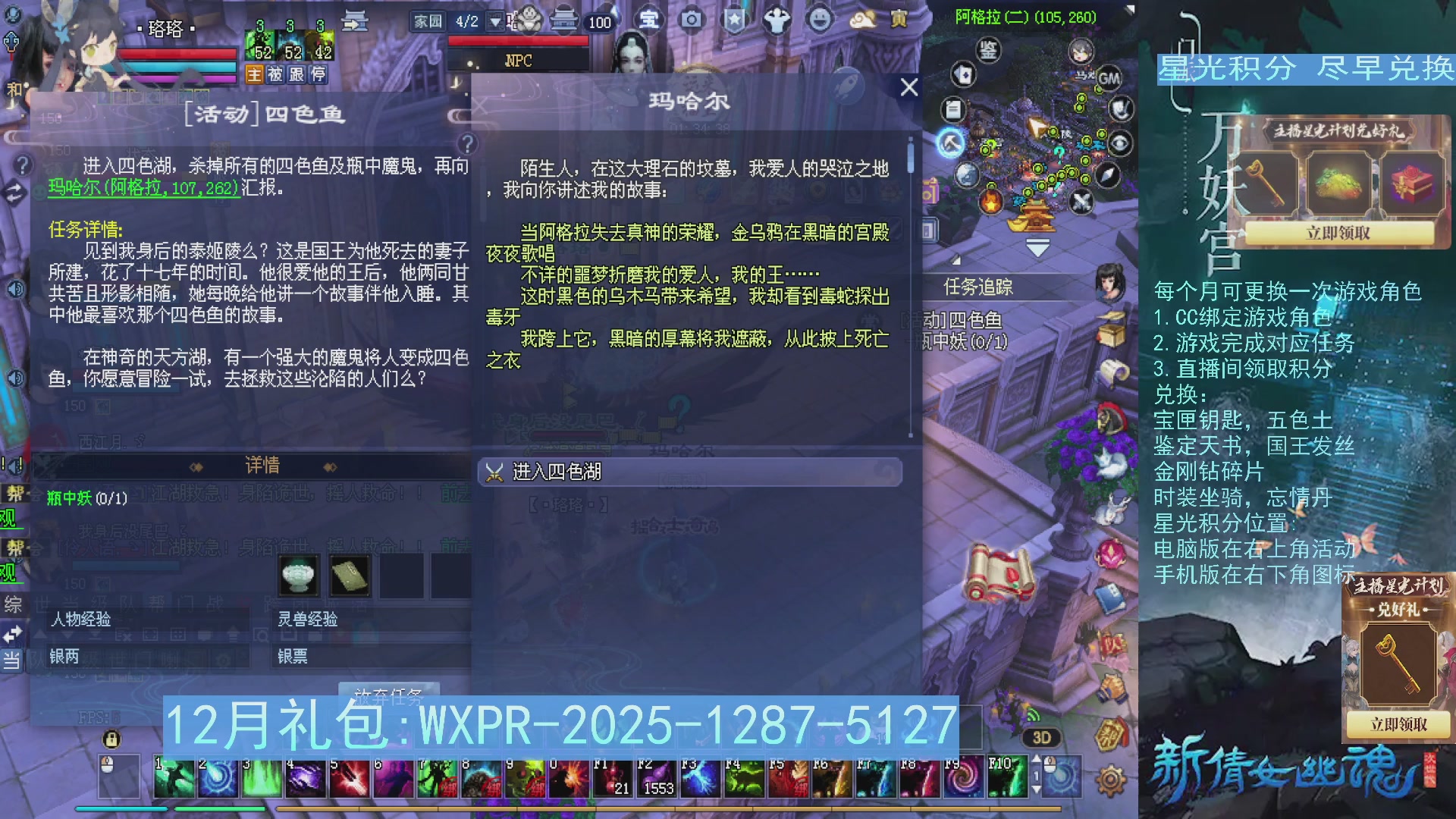Click the lock toggle on the skill hotbar
Image resolution: width=1456 pixels, height=819 pixels.
pos(111,740)
